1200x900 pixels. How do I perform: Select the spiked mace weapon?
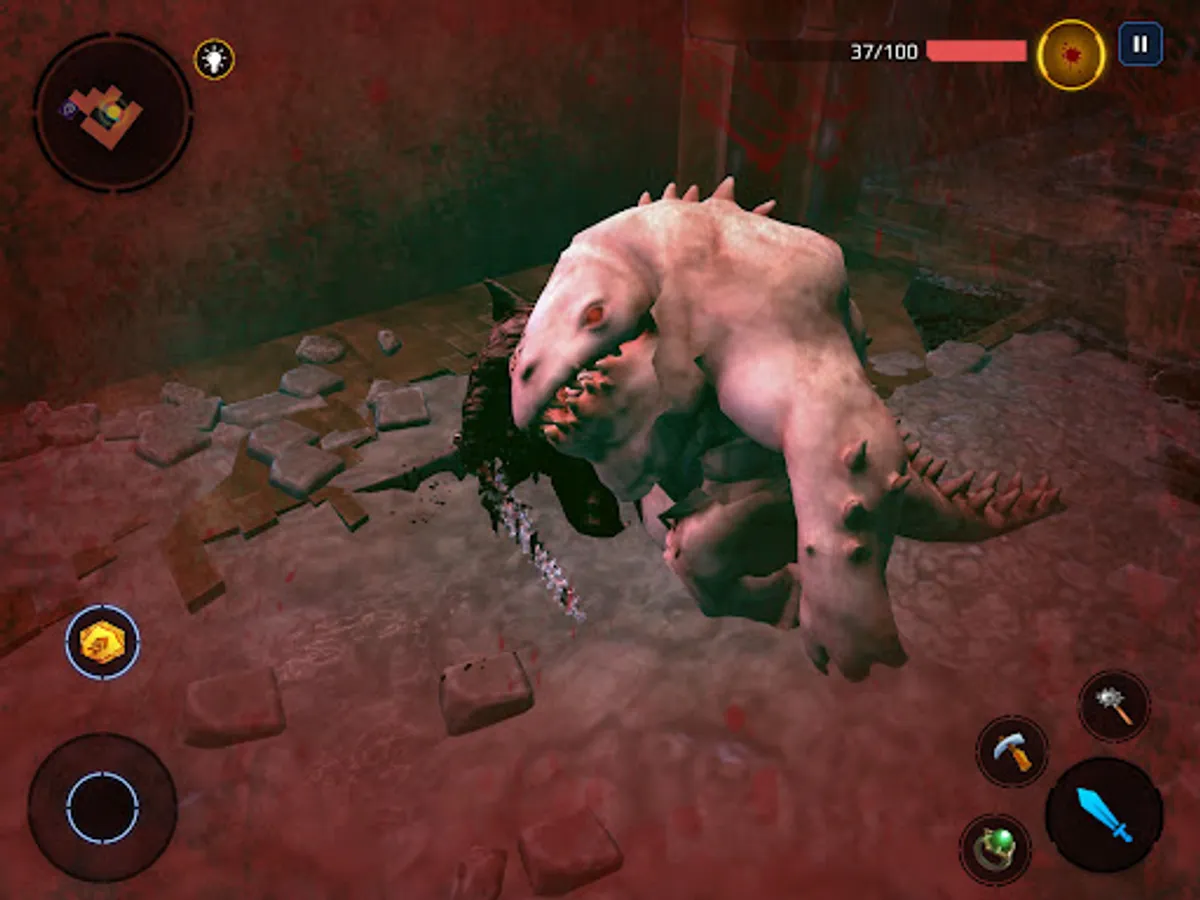(x=1114, y=706)
